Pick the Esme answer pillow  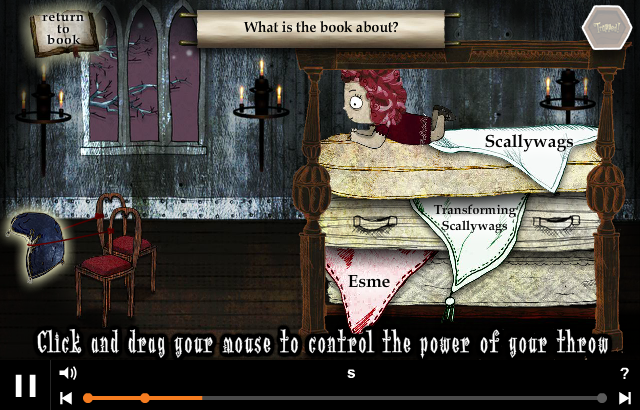[x=368, y=281]
